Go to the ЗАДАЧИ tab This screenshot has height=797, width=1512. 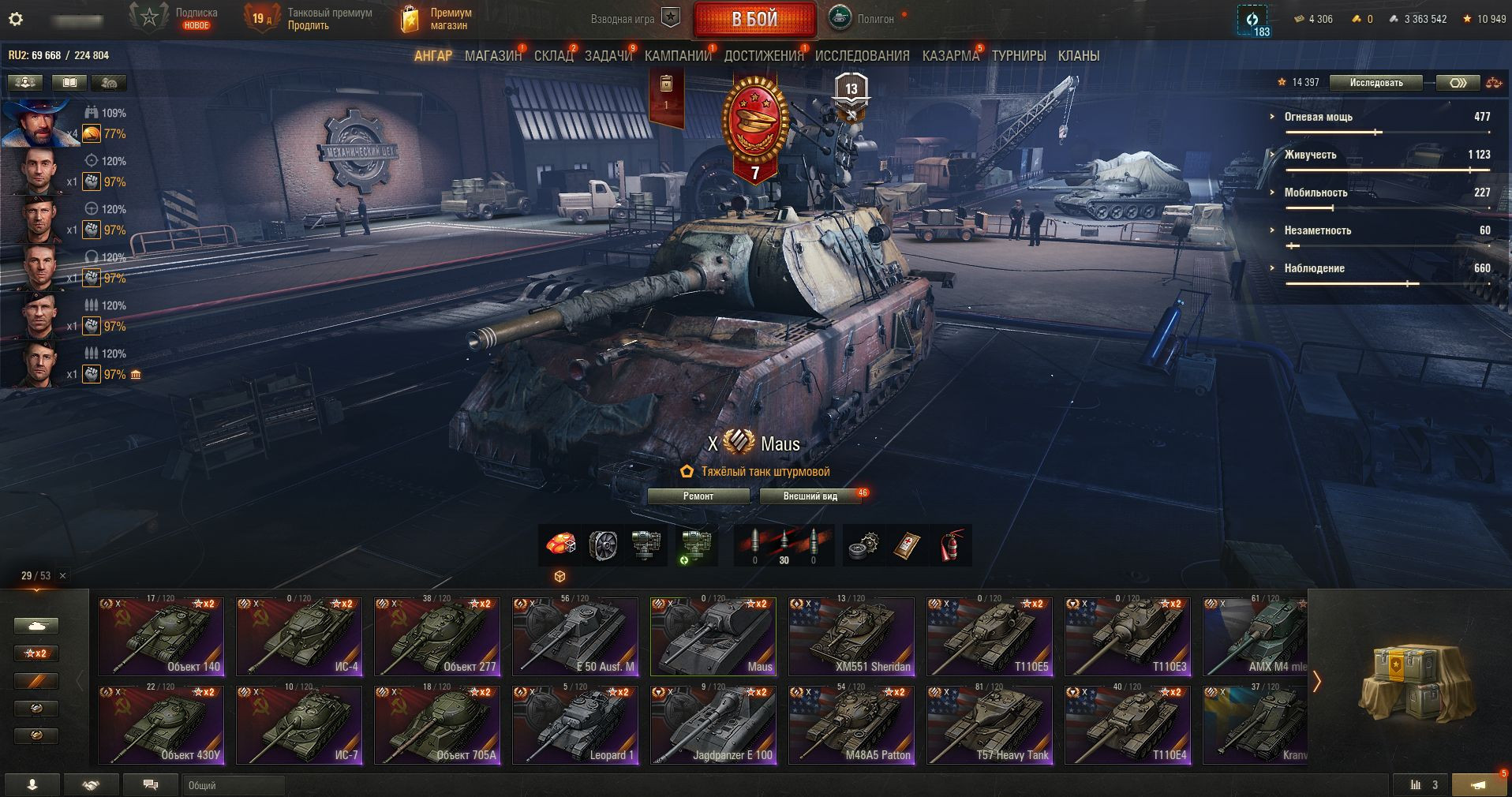(x=608, y=56)
